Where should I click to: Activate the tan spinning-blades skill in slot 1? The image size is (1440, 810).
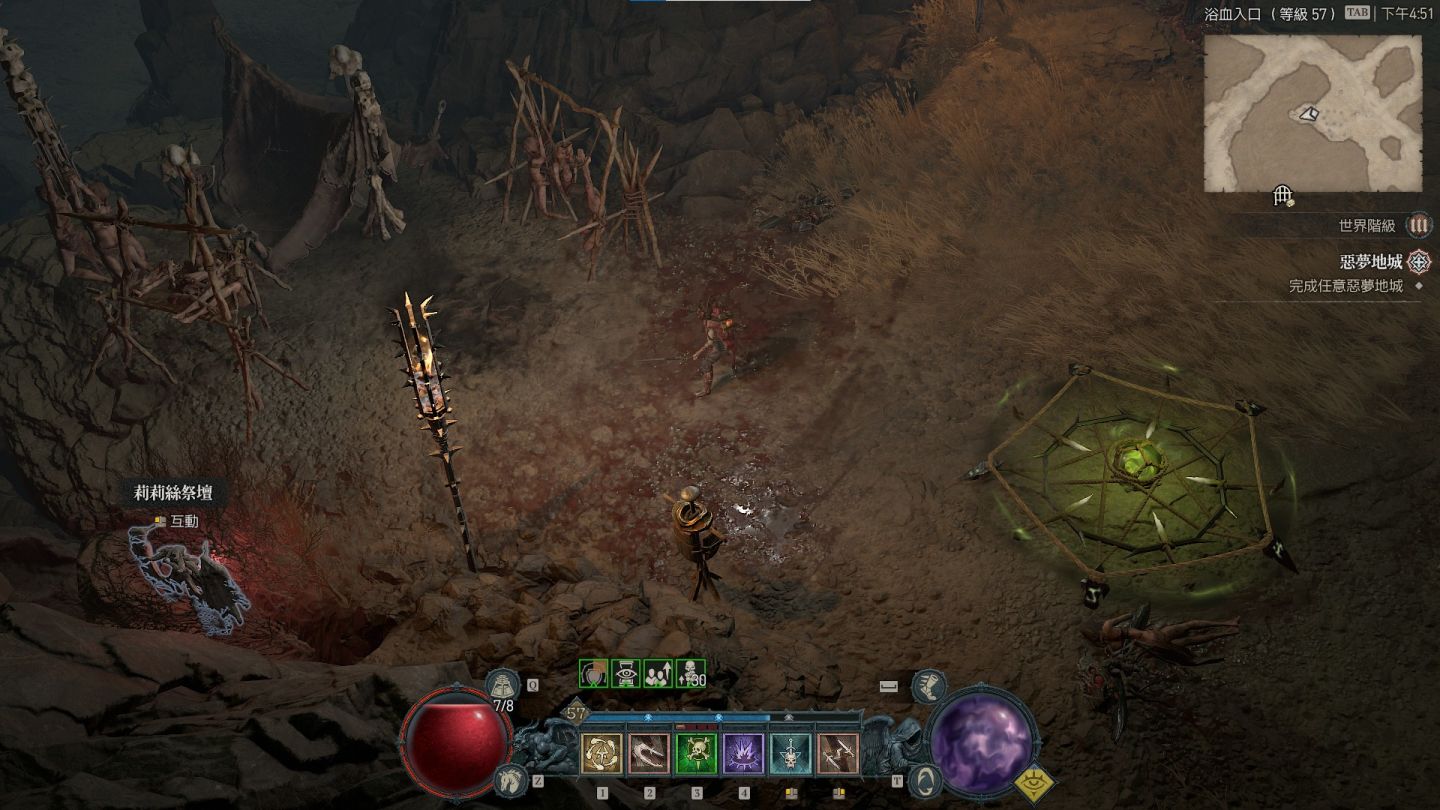[x=602, y=754]
